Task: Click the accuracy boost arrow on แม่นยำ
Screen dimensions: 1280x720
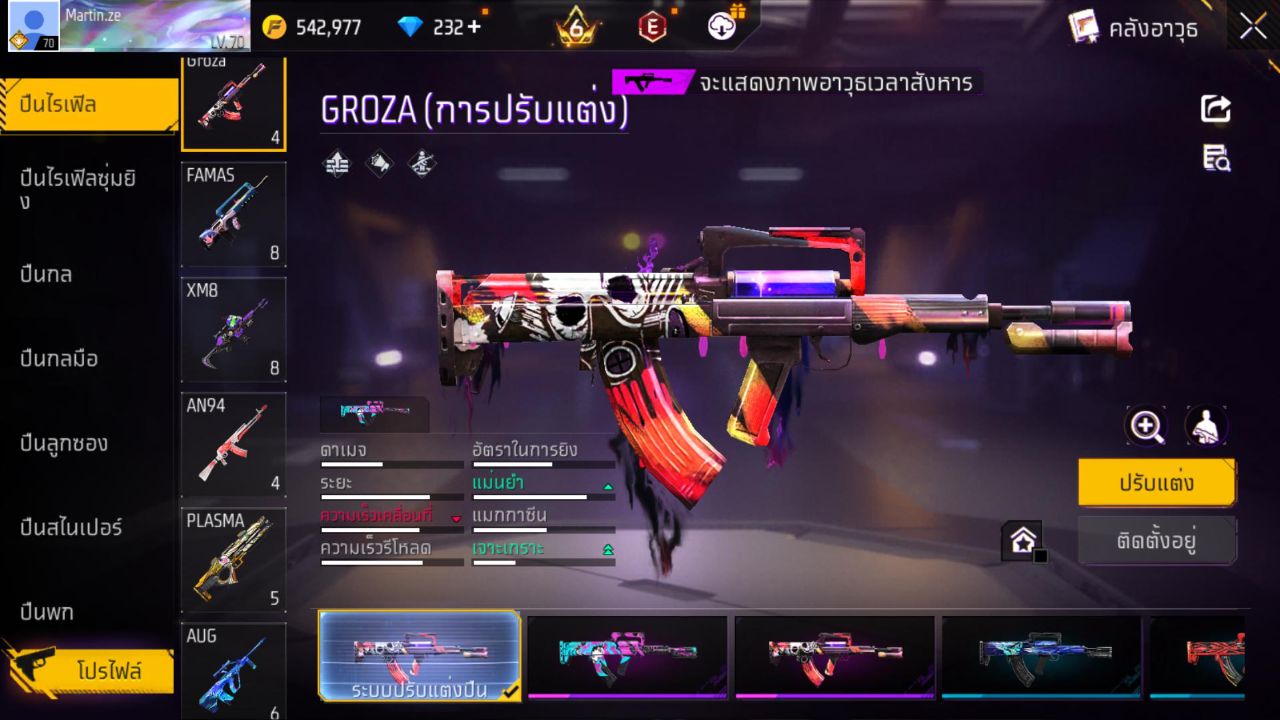Action: pyautogui.click(x=608, y=486)
